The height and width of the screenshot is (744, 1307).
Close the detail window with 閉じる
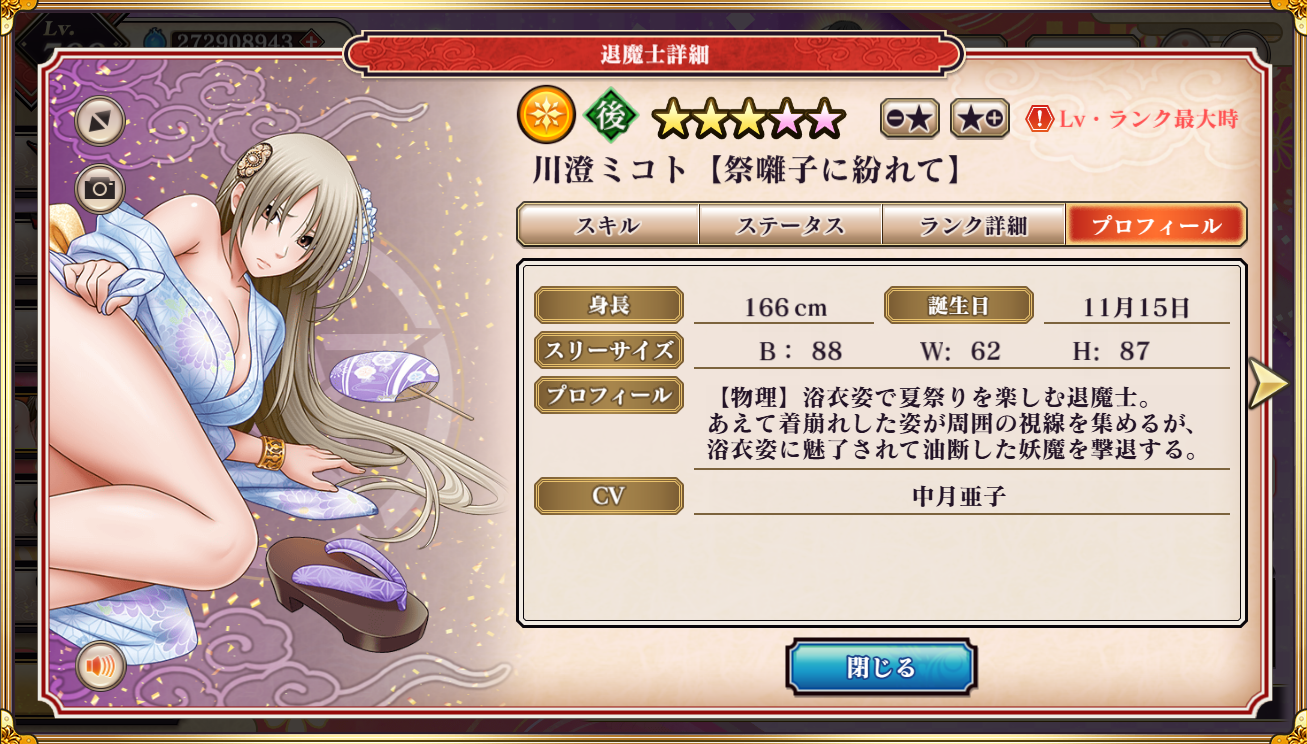pos(880,667)
